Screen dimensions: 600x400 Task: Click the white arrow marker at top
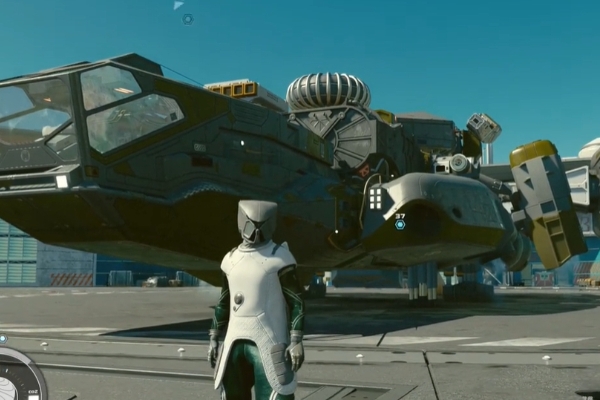tap(178, 5)
